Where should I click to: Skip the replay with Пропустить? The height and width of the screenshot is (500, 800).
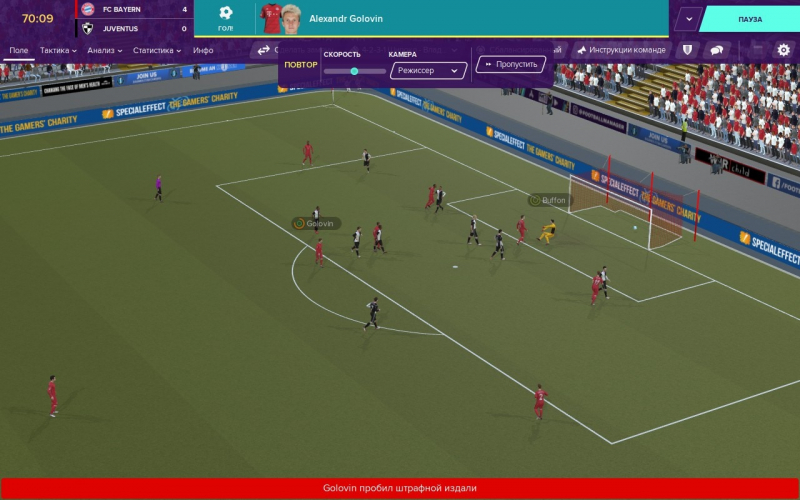(x=510, y=64)
